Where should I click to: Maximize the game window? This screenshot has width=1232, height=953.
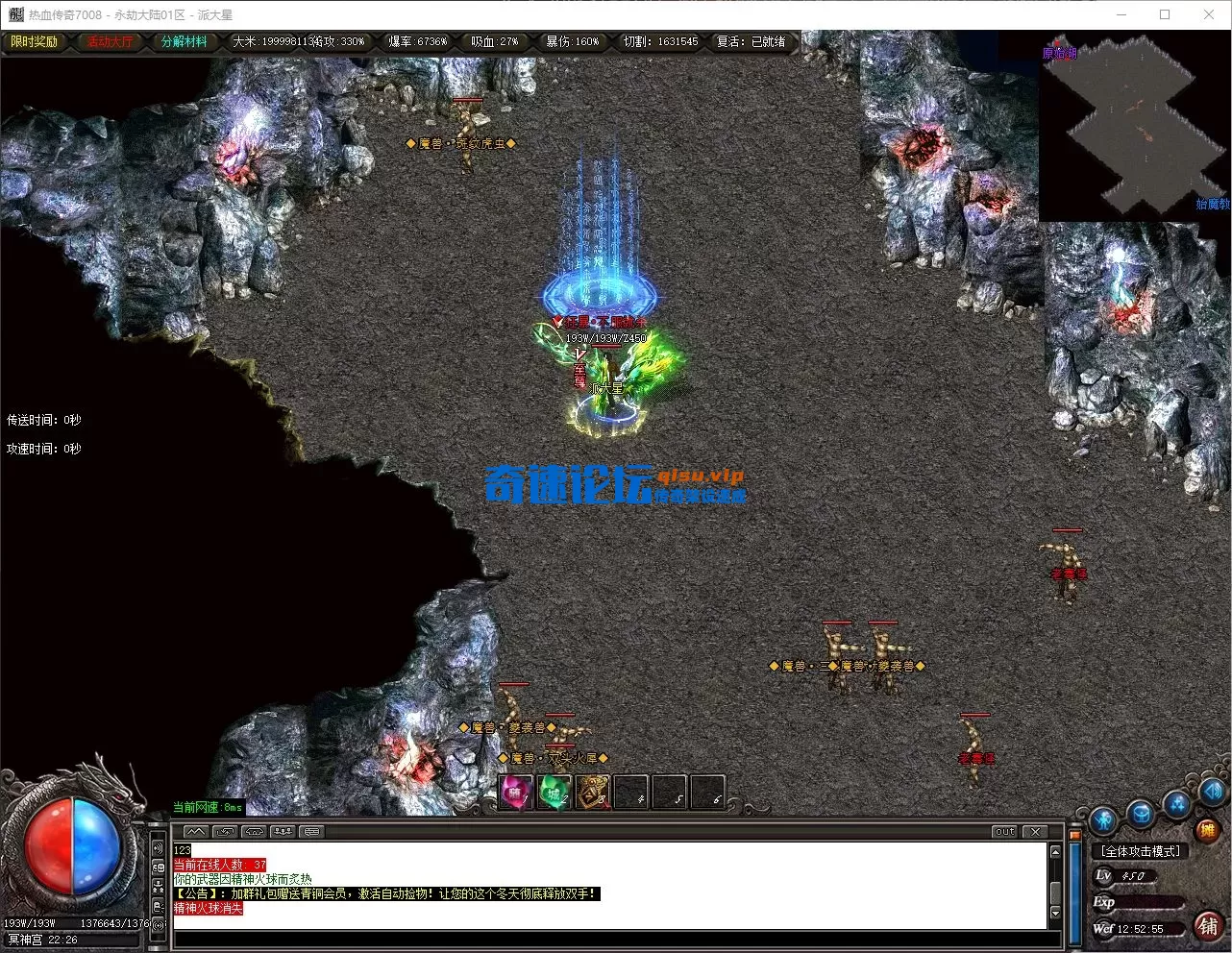tap(1165, 14)
